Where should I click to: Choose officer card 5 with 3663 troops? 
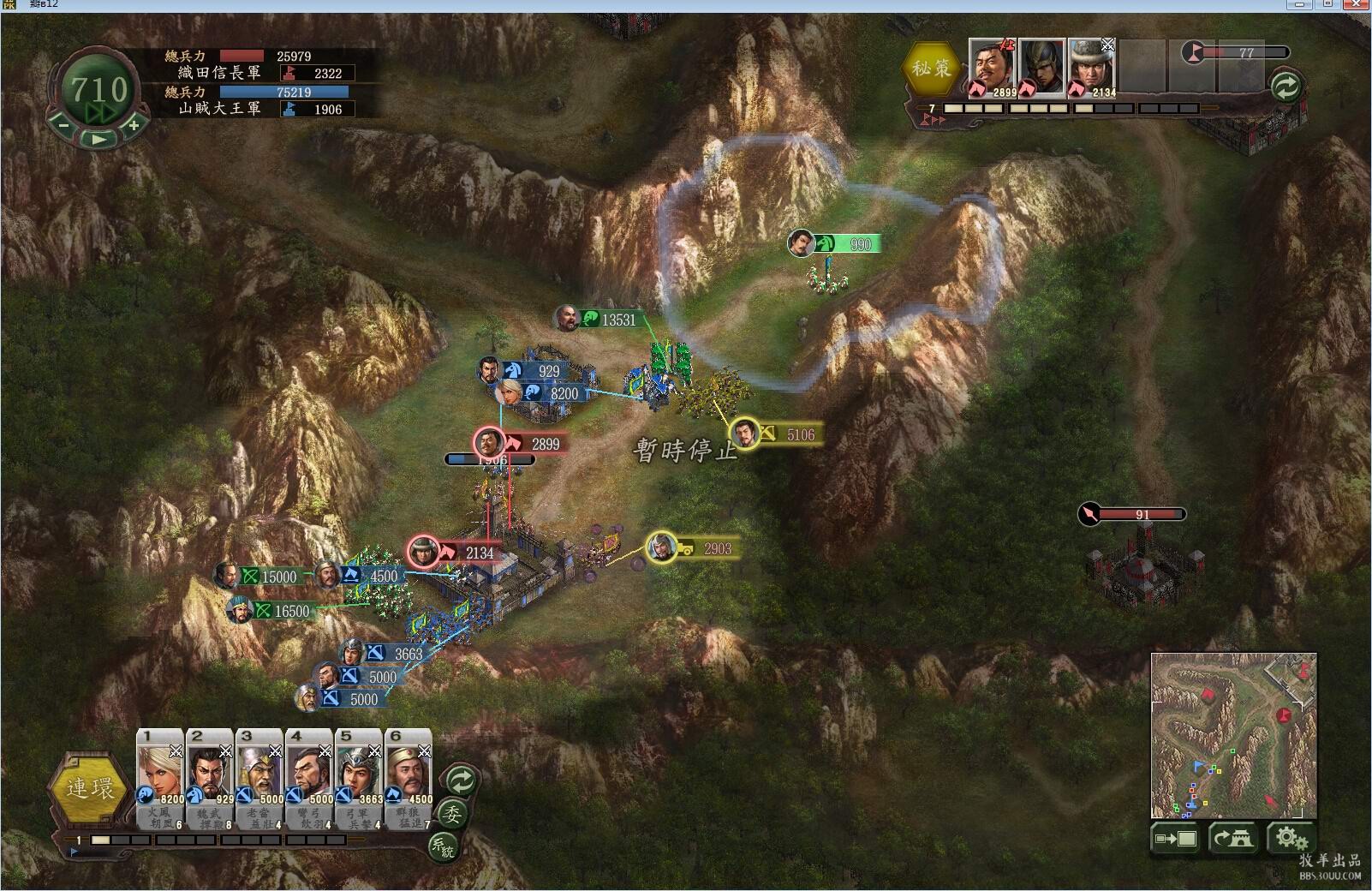[x=359, y=767]
